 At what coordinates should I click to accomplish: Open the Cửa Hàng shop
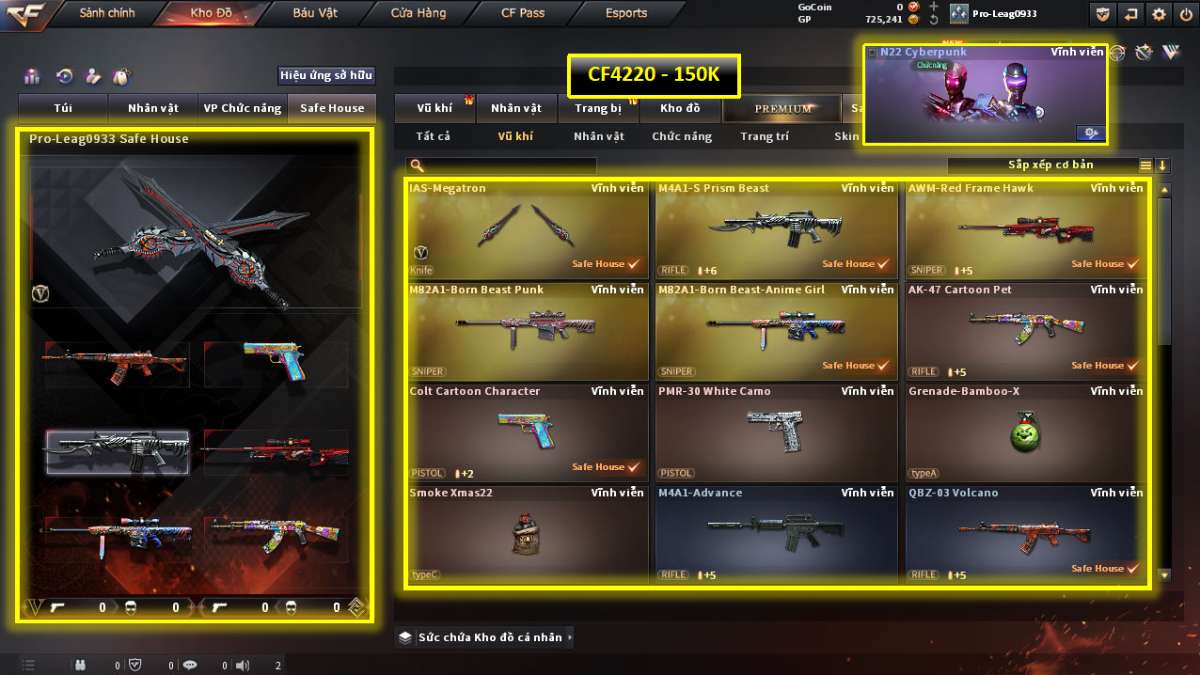pyautogui.click(x=418, y=14)
